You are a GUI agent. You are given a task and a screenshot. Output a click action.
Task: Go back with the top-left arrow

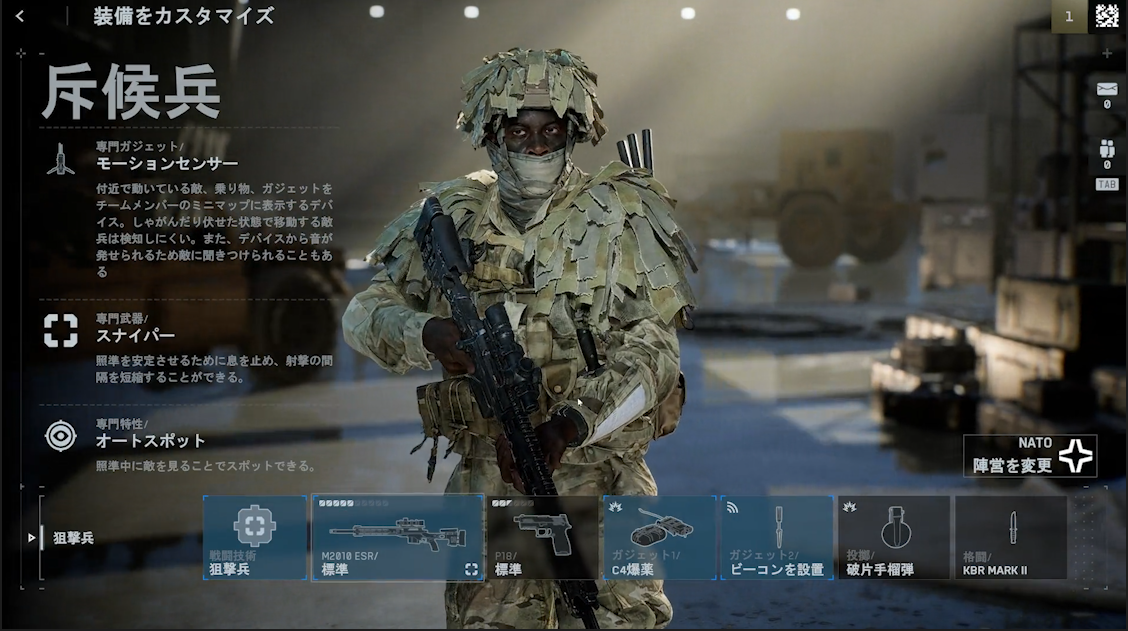[20, 16]
